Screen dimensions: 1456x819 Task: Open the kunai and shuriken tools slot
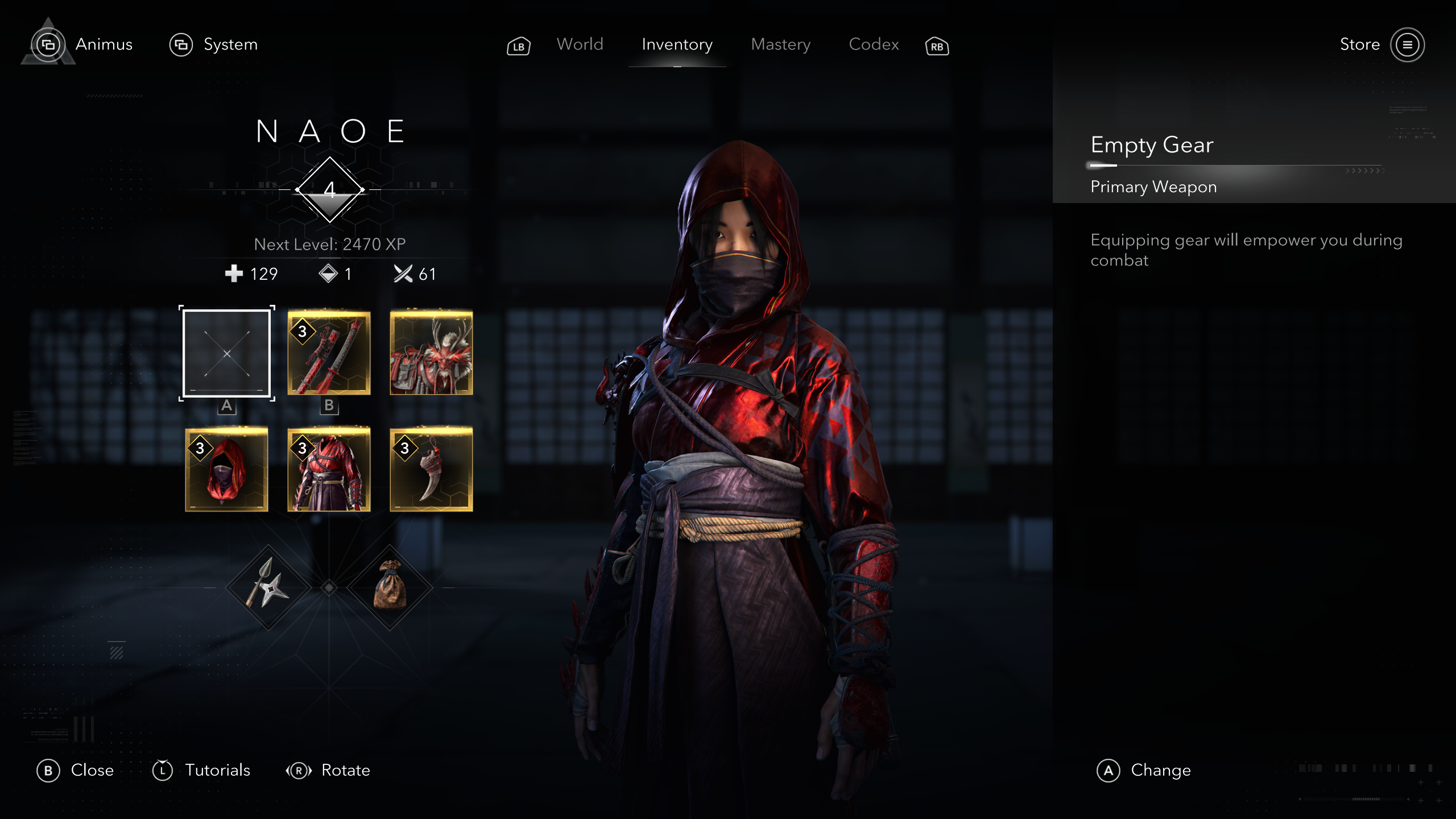[x=268, y=588]
